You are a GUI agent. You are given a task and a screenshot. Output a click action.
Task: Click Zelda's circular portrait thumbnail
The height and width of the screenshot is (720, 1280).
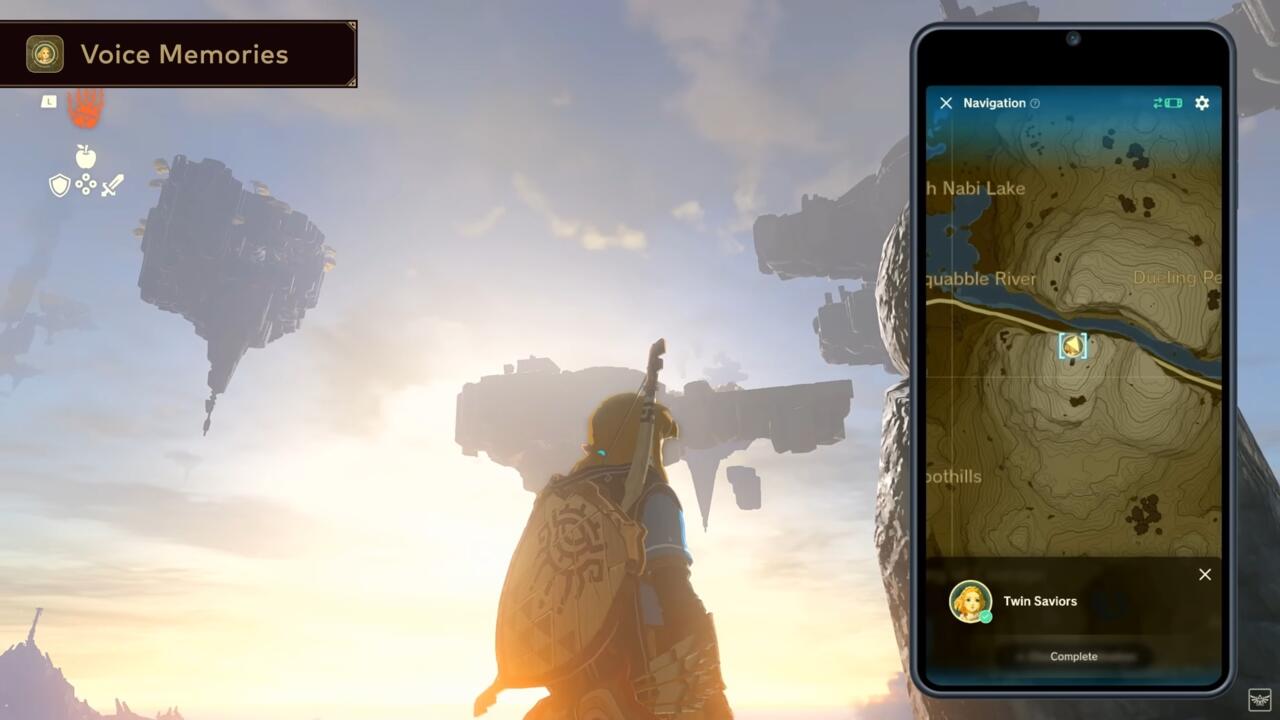tap(971, 601)
